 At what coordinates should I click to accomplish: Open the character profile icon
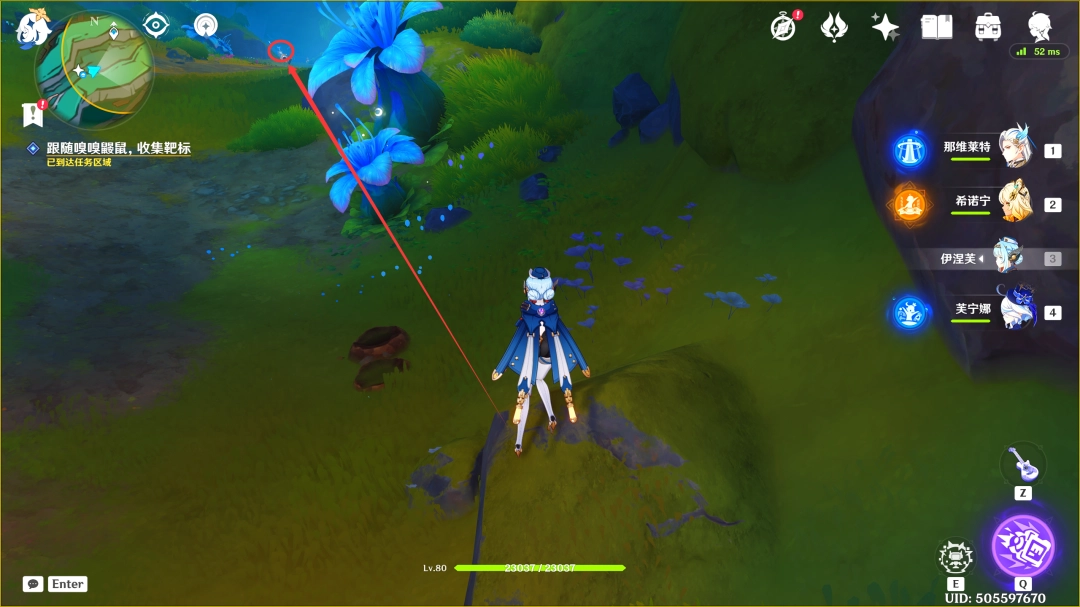click(x=1039, y=27)
